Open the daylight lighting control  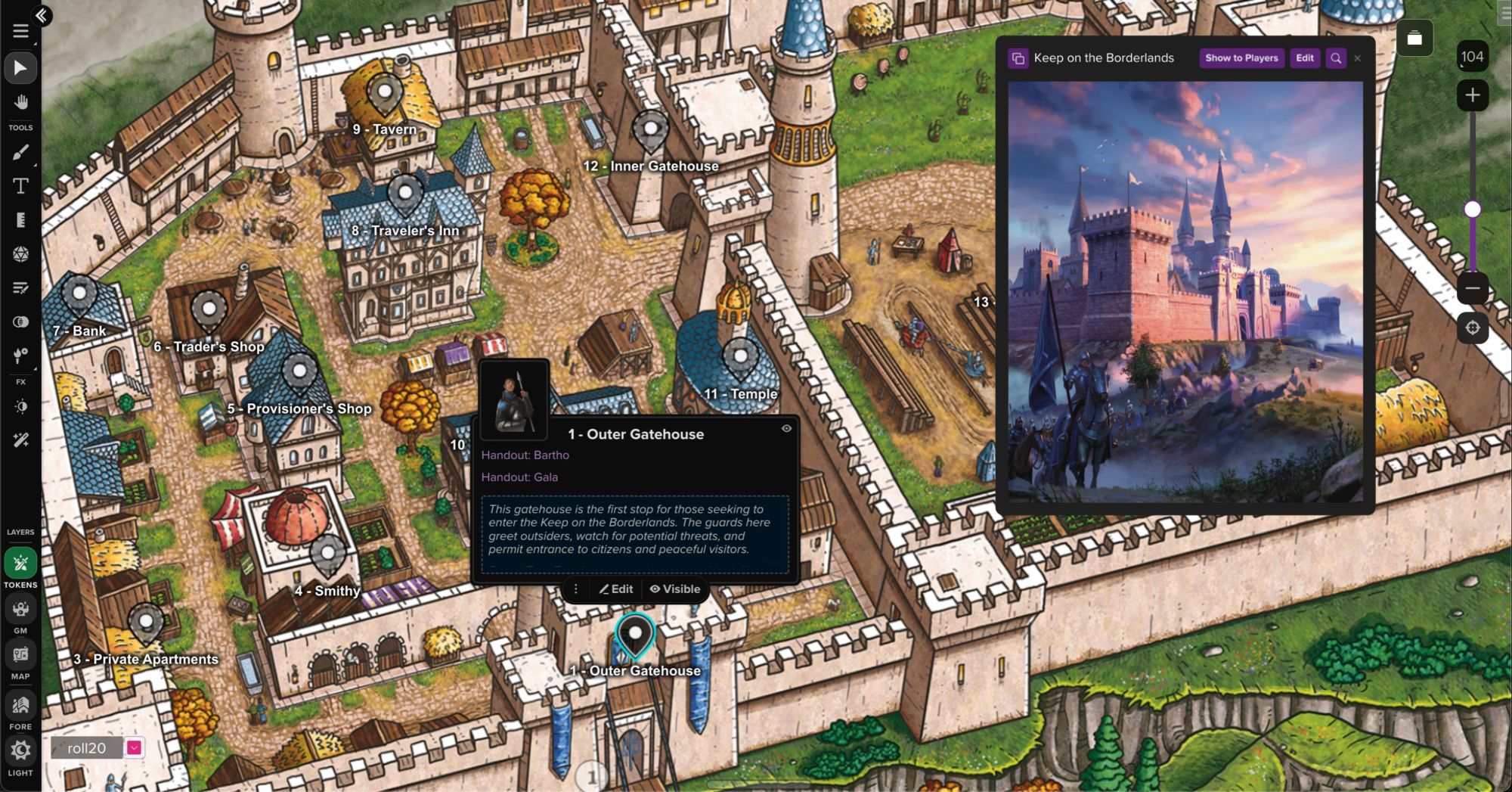tap(21, 406)
